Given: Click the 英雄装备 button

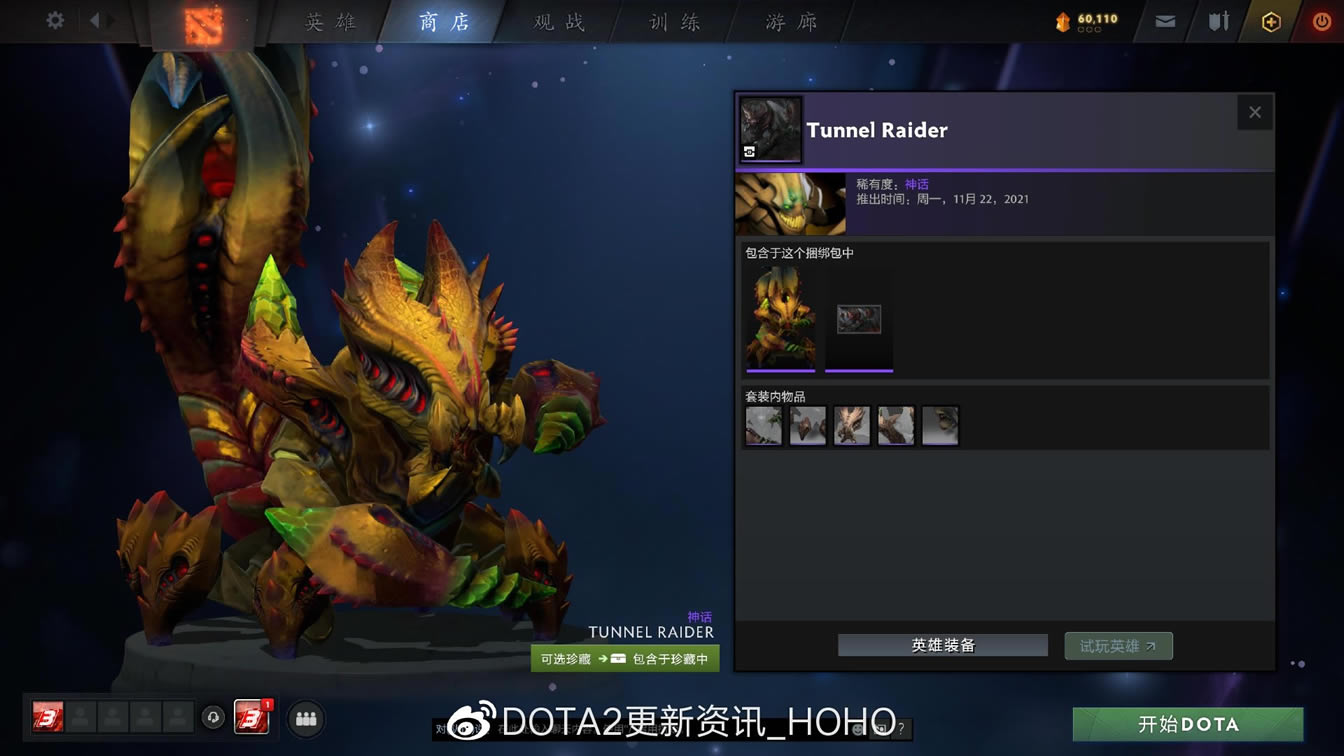Looking at the screenshot, I should [x=941, y=645].
